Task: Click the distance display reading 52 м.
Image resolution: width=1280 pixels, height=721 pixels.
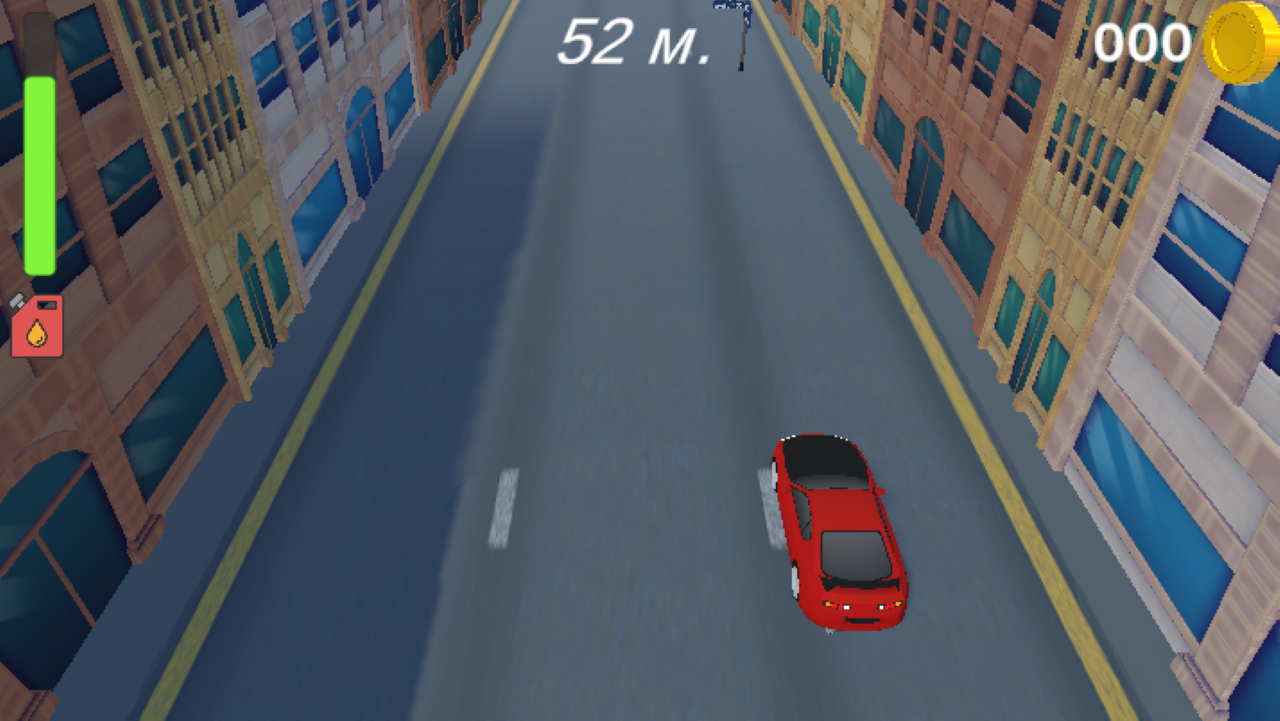Action: pos(633,42)
